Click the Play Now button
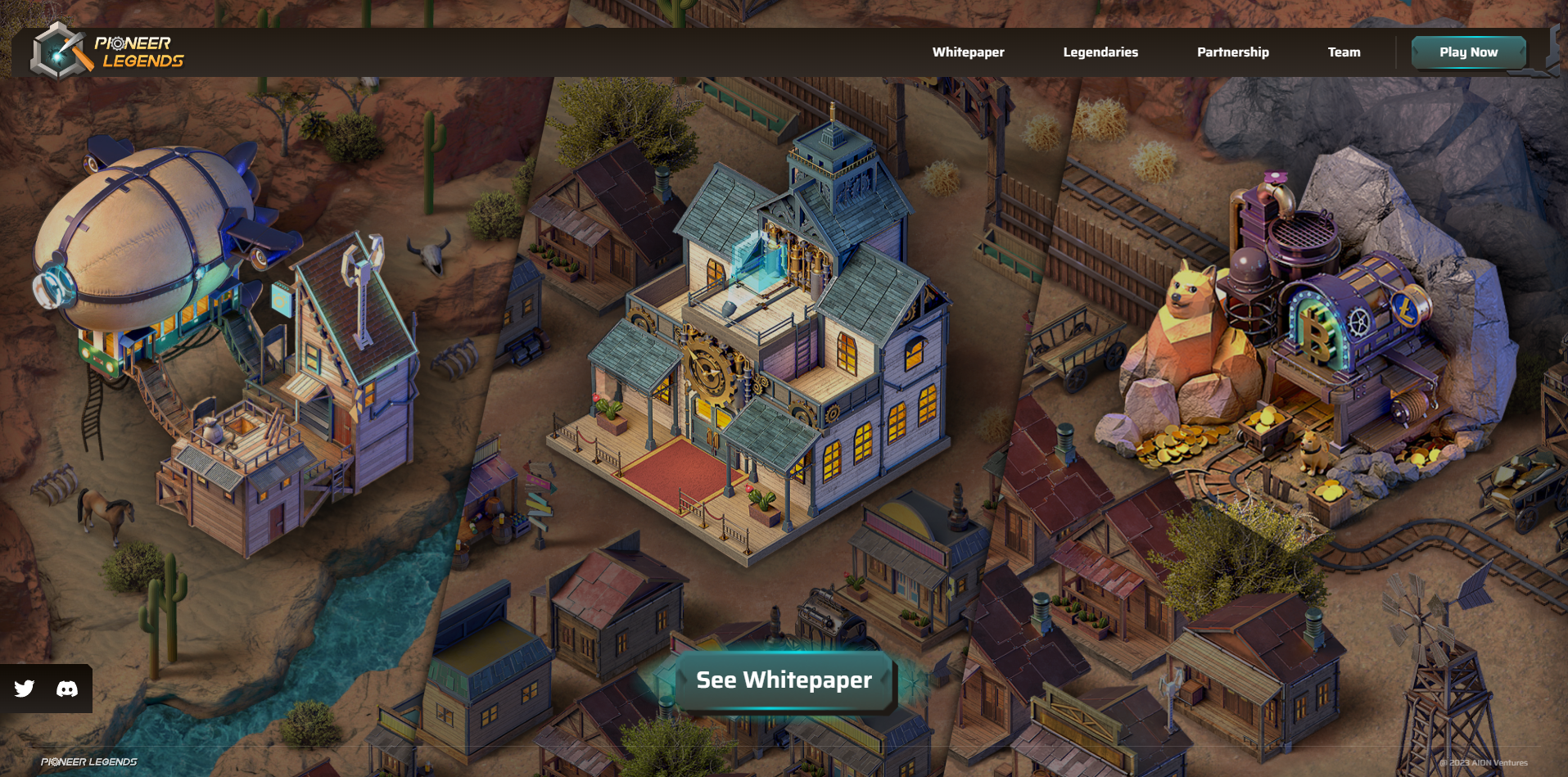 click(1468, 52)
